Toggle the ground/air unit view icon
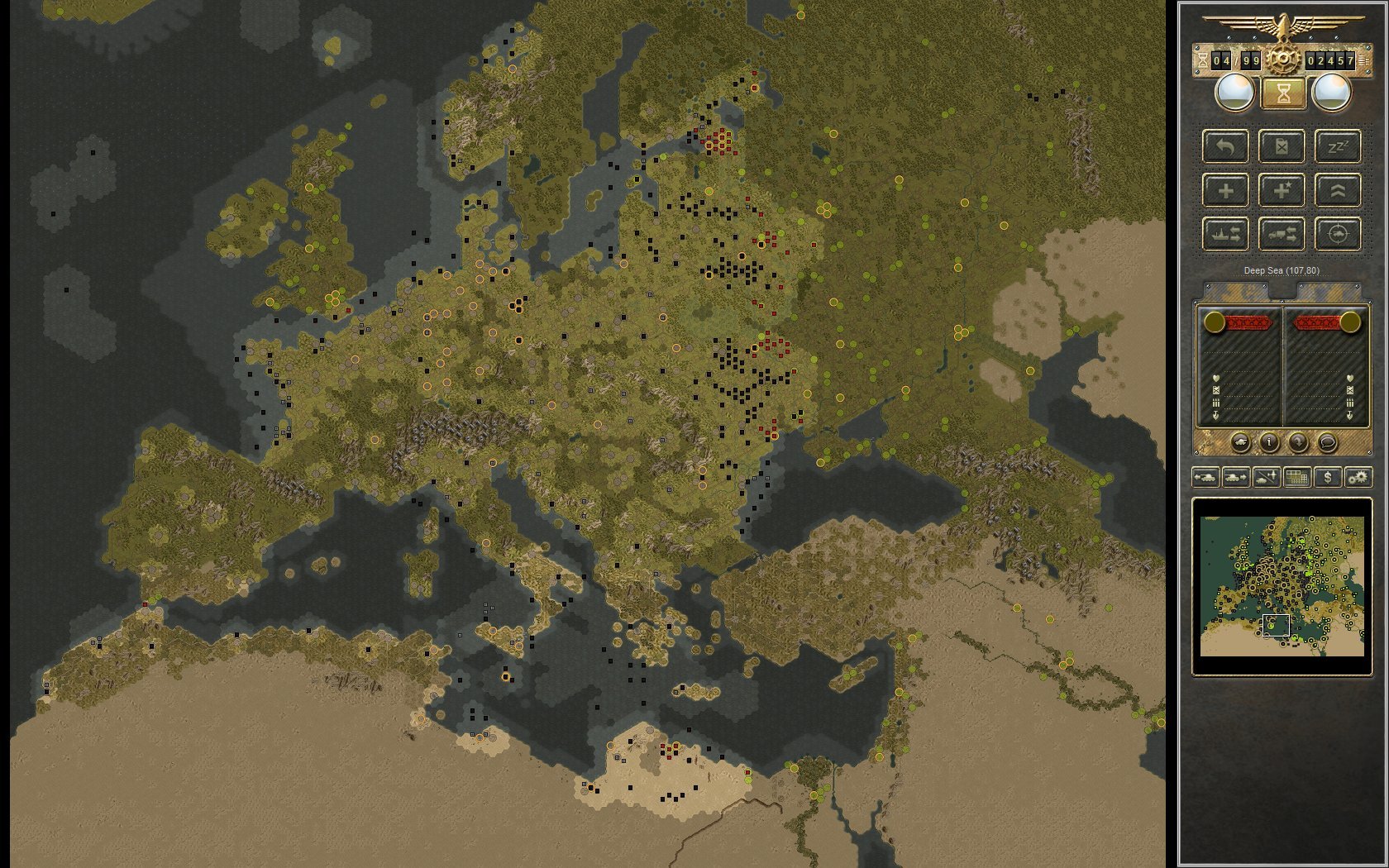 [x=1265, y=477]
